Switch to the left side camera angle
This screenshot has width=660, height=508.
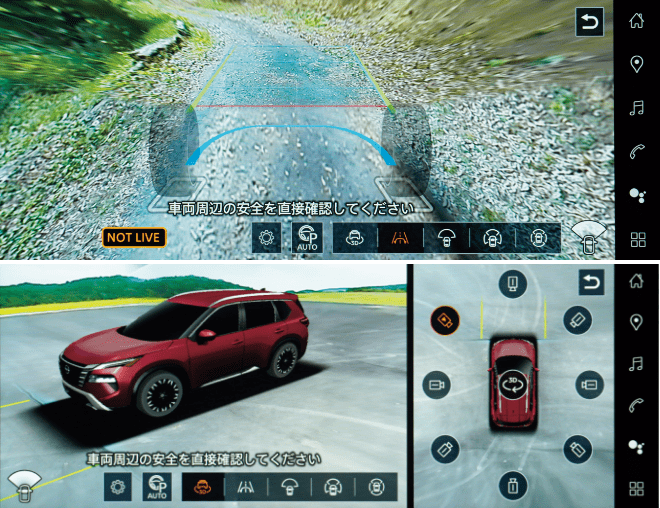436,384
